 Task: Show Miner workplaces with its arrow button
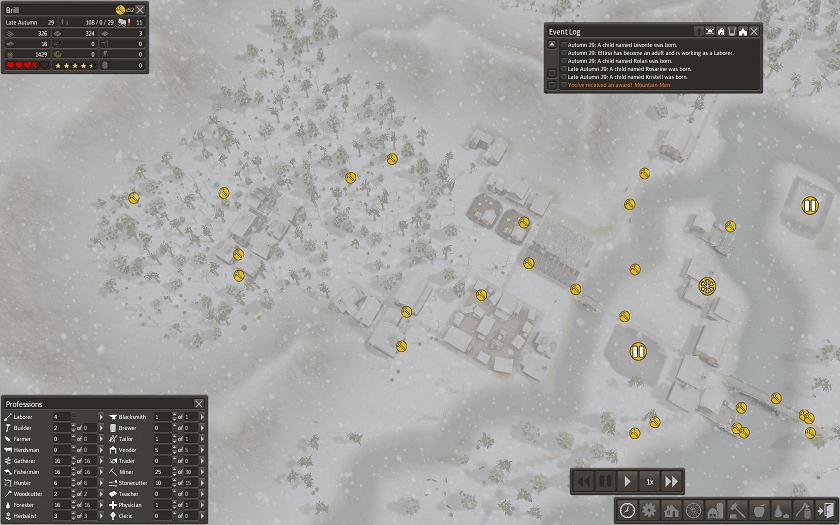[201, 471]
